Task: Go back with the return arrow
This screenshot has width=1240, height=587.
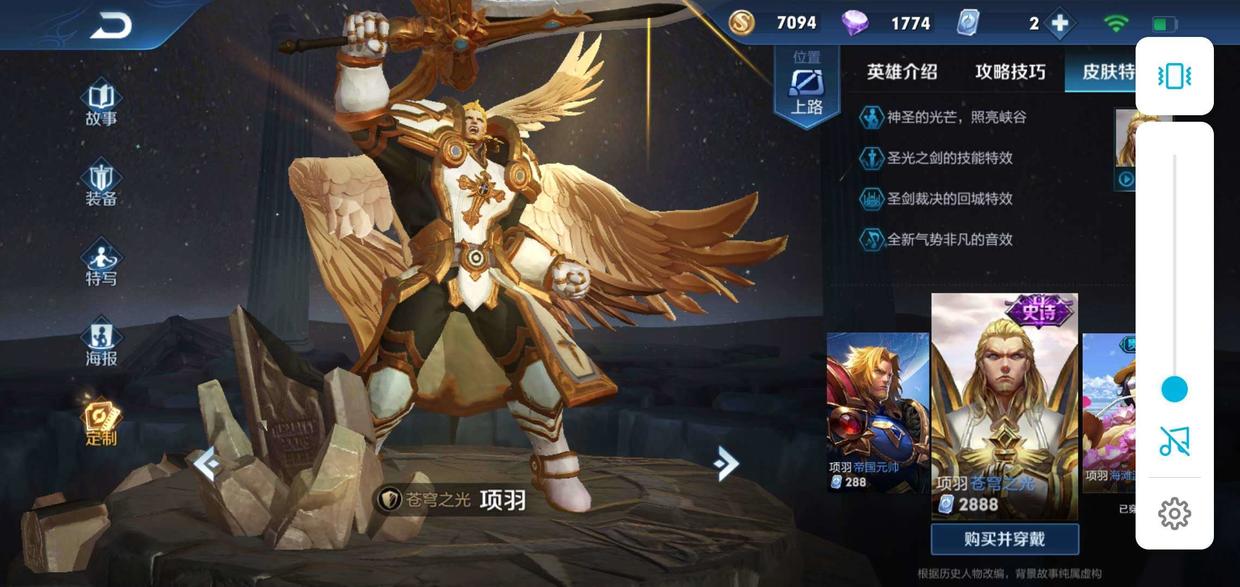Action: pos(110,27)
